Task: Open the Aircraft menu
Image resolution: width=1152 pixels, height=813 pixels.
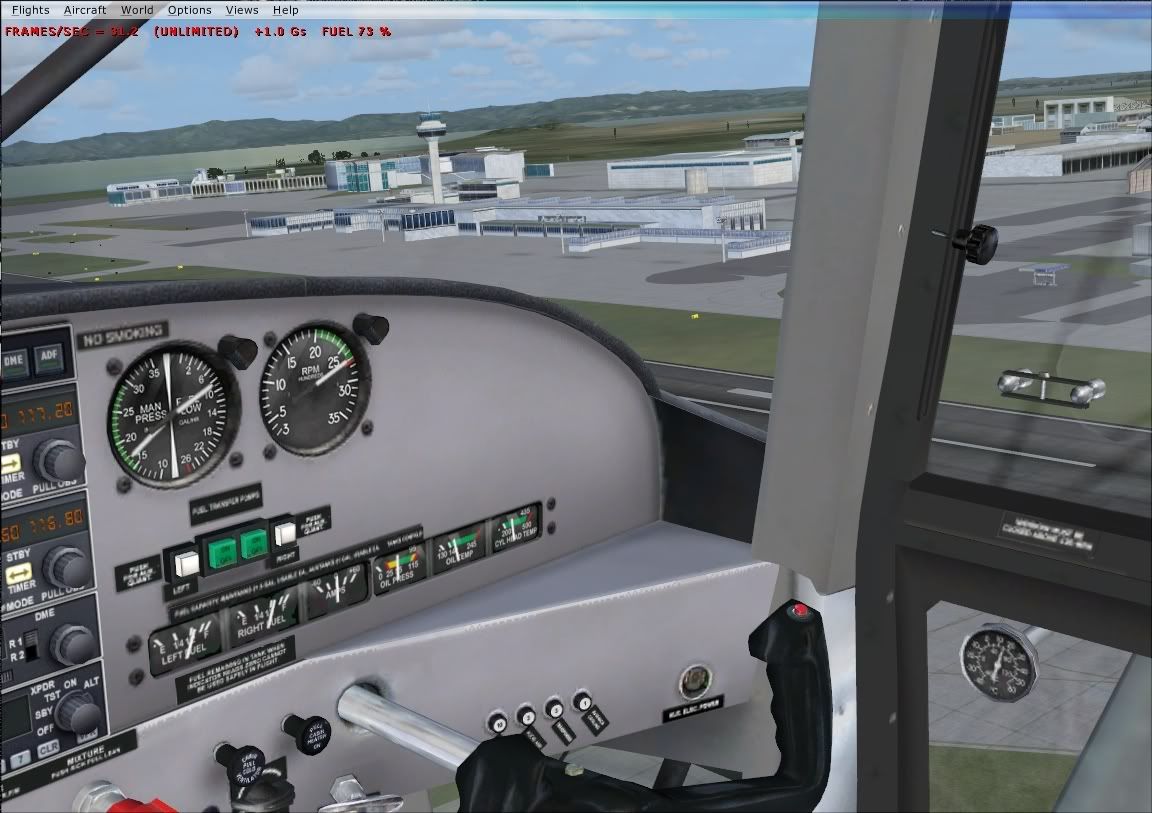Action: click(x=85, y=10)
